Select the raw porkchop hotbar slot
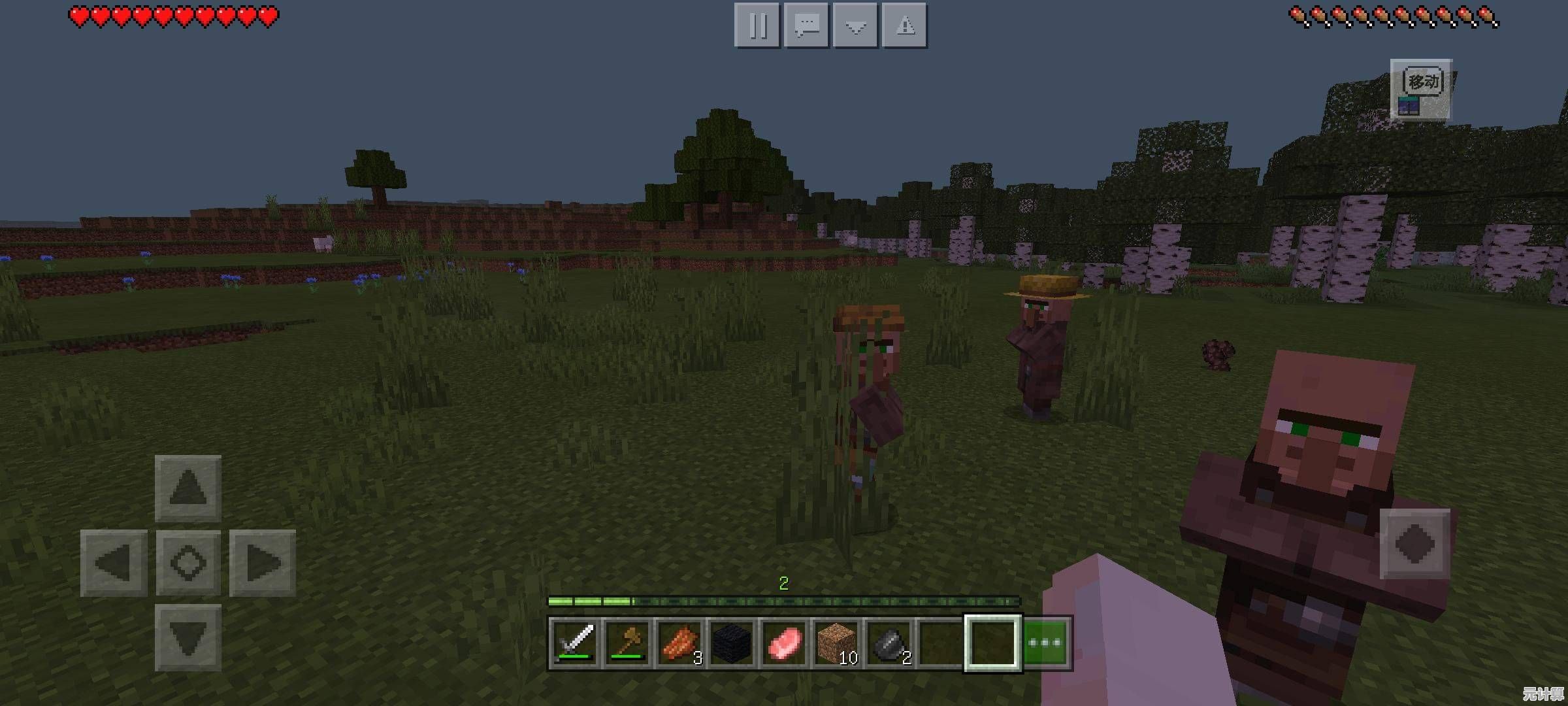Screen dimensions: 1568x706 pyautogui.click(x=783, y=643)
